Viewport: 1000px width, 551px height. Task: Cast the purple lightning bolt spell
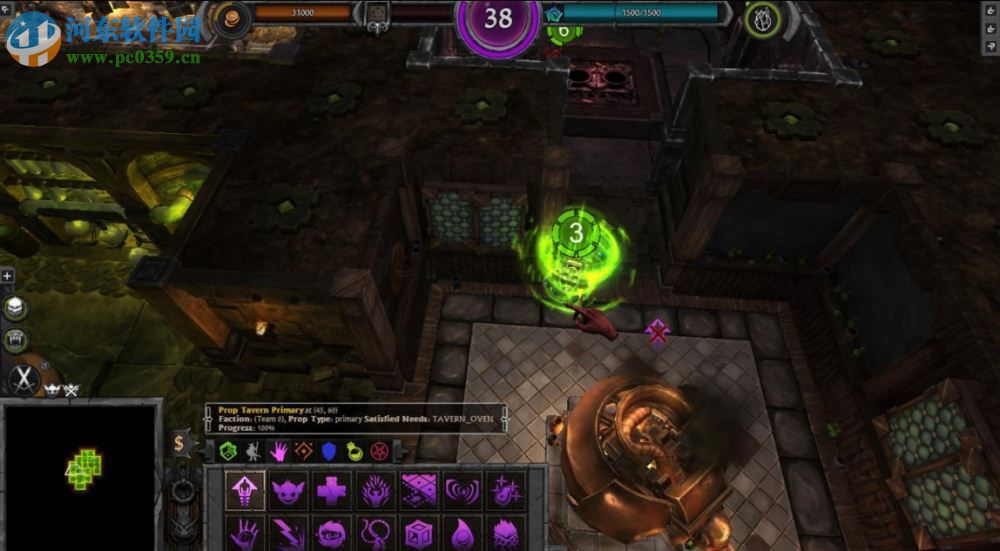click(288, 532)
